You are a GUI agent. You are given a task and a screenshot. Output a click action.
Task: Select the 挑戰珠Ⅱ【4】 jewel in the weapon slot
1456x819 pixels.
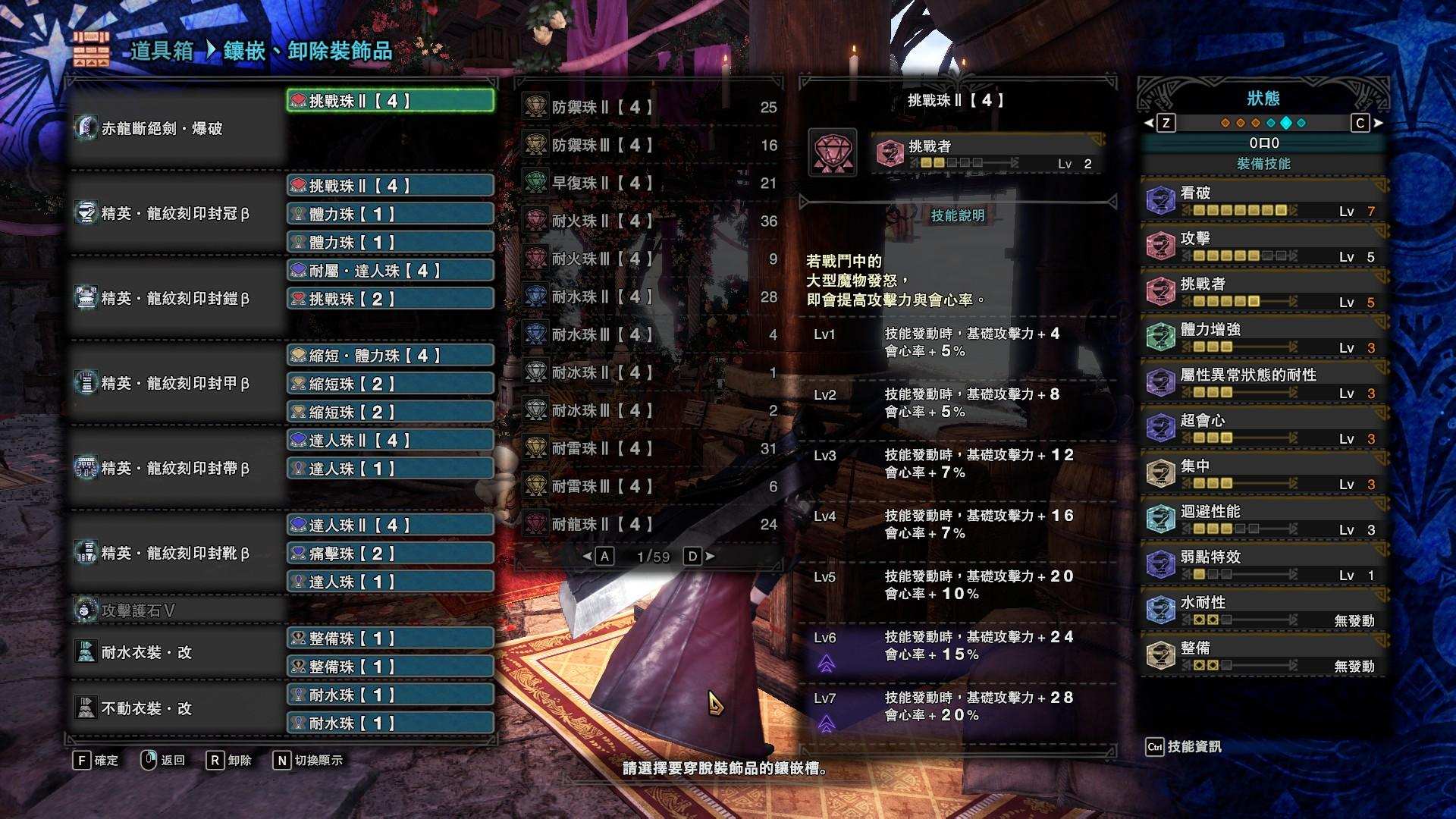pos(389,98)
